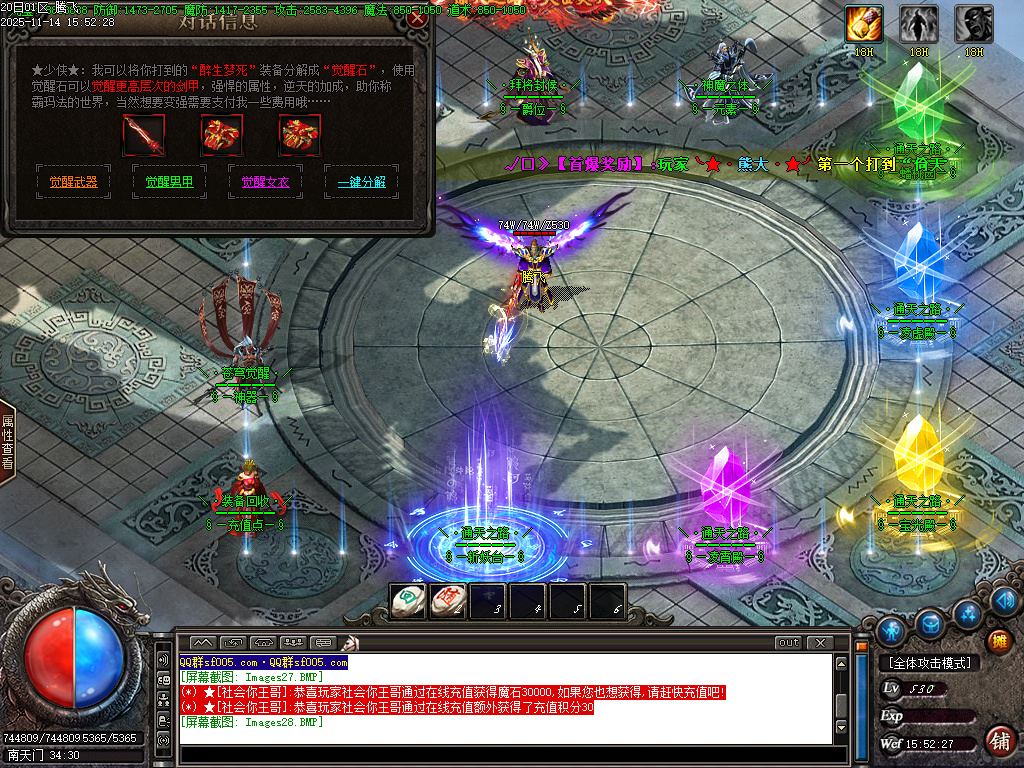Select the grey shadow figures buff icon
This screenshot has width=1024, height=768.
click(918, 24)
